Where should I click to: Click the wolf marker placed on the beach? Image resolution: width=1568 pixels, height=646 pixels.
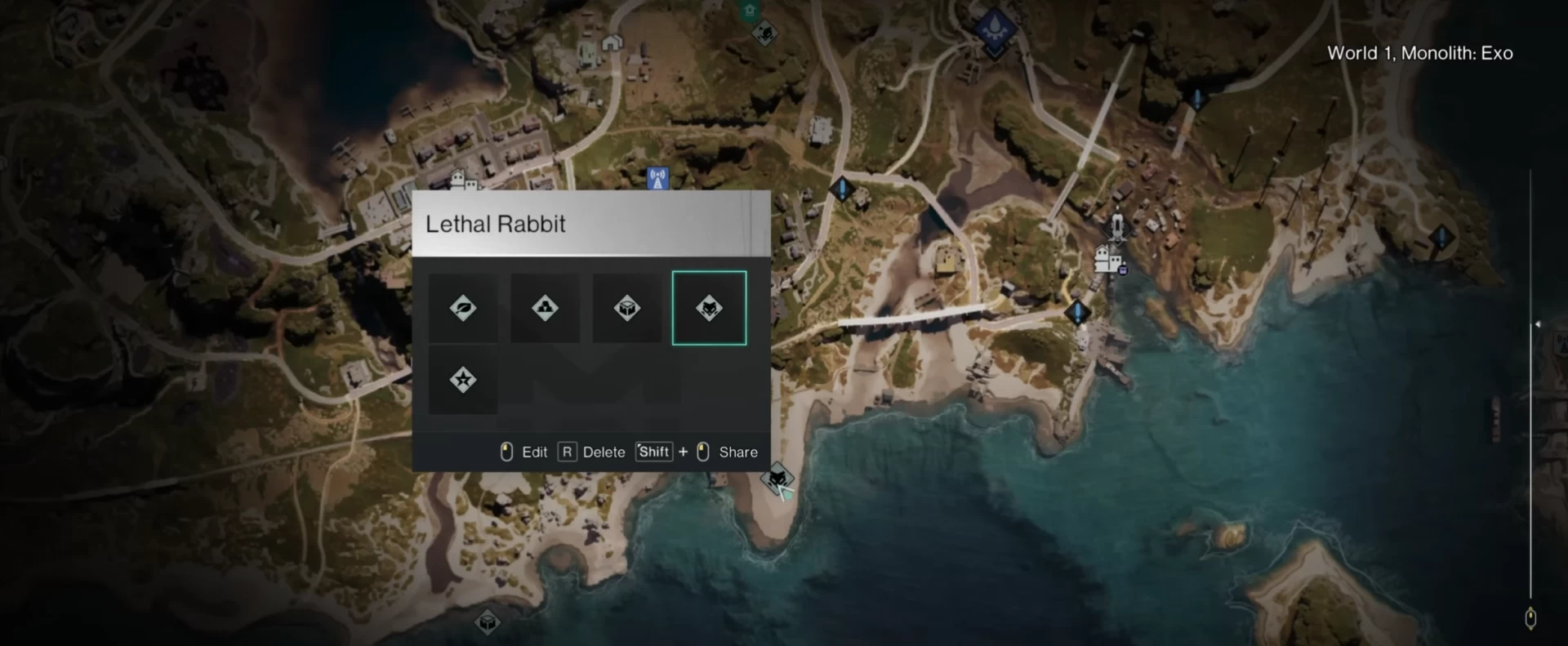[777, 478]
